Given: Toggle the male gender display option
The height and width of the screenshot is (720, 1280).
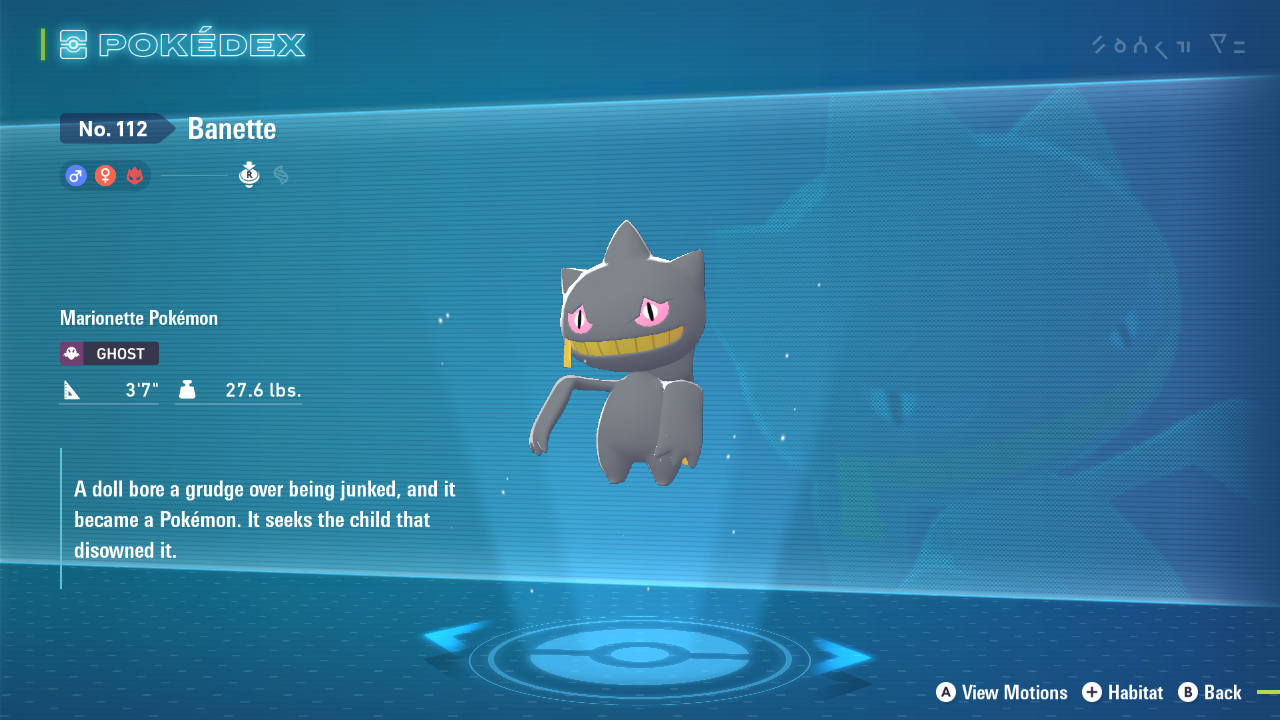Looking at the screenshot, I should pyautogui.click(x=75, y=176).
